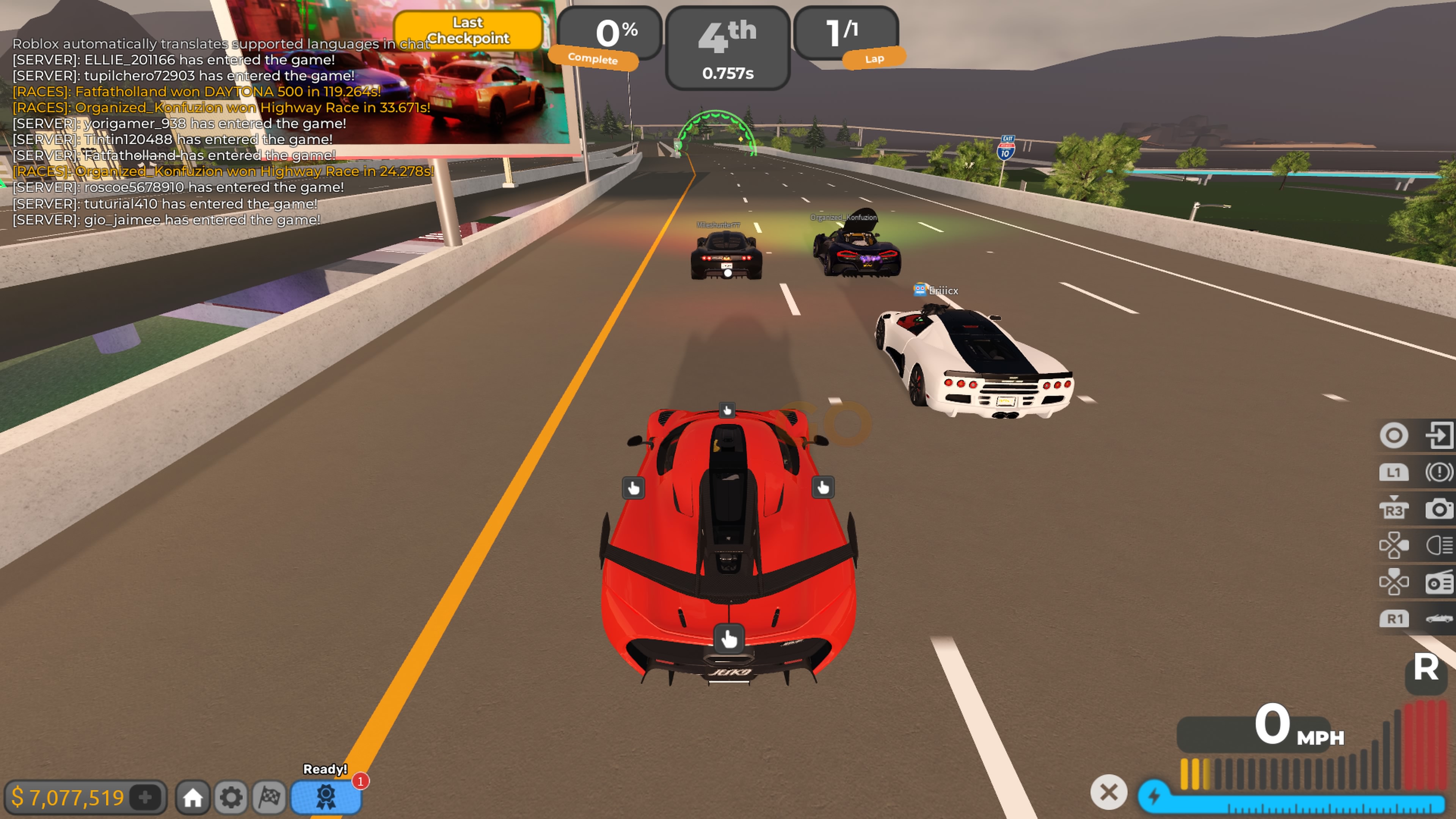Toggle the headlights icon
1456x819 pixels.
1439,546
